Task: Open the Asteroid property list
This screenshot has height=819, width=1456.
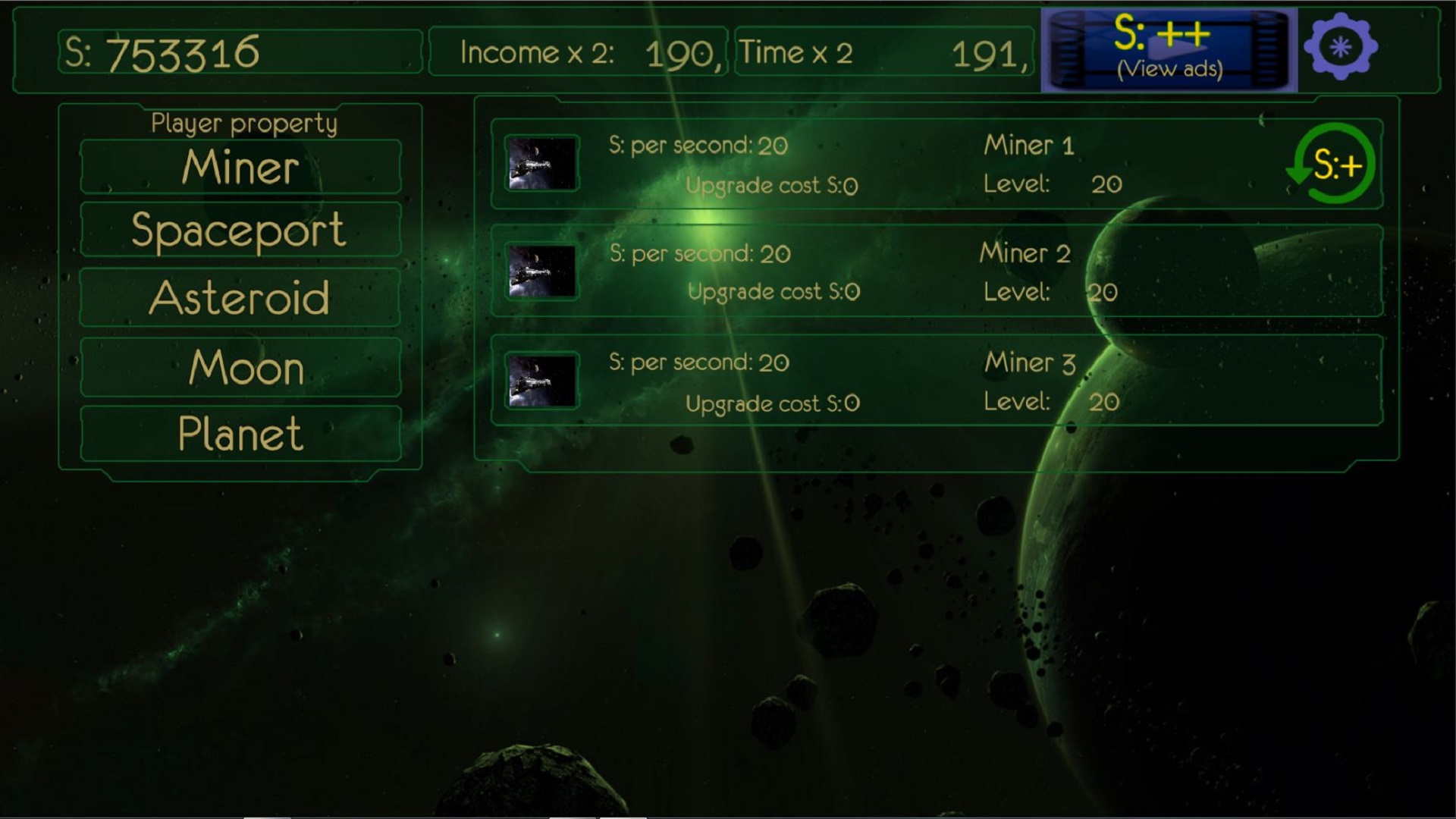Action: click(240, 297)
